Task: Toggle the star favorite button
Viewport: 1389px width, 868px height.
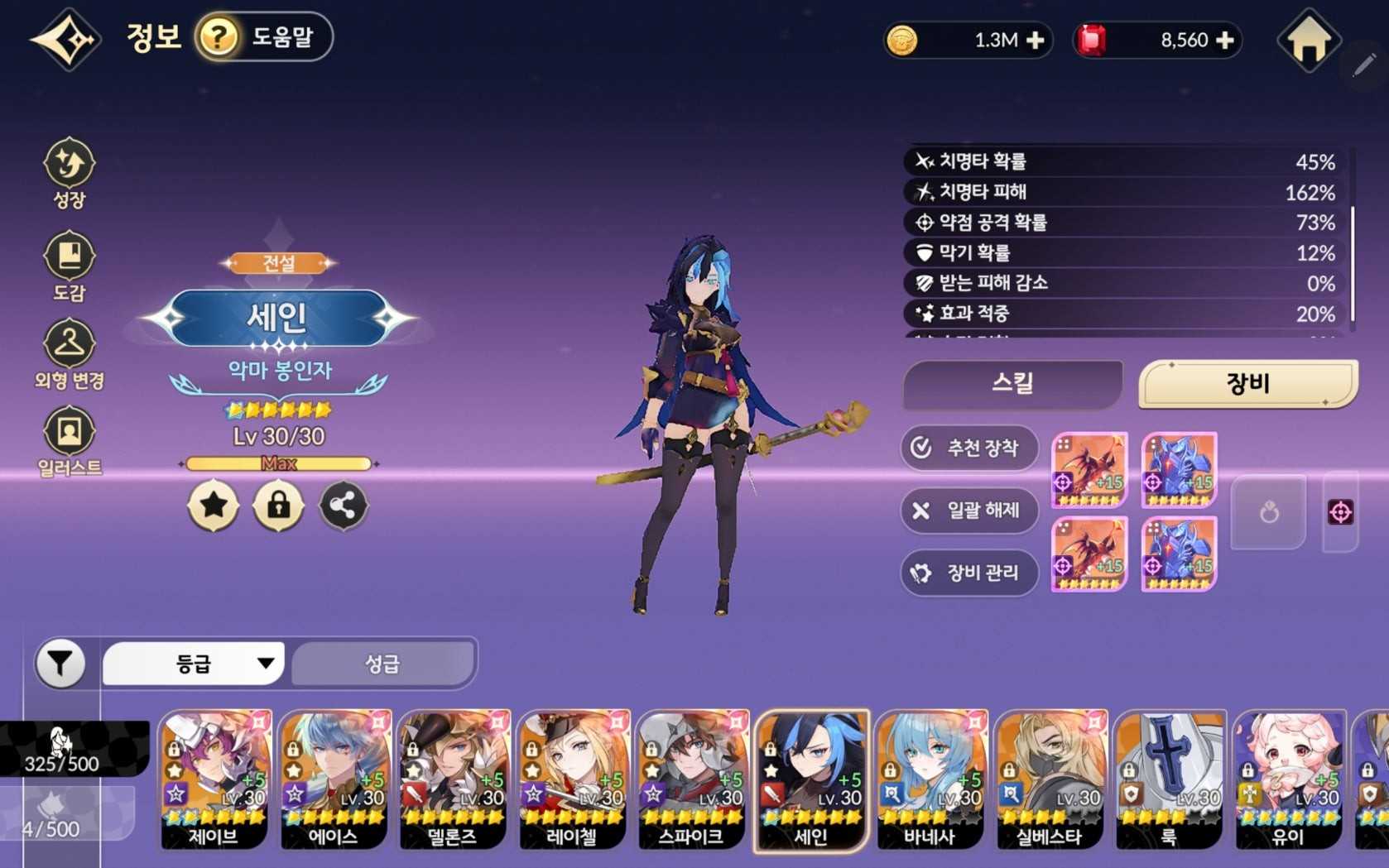Action: pos(214,506)
